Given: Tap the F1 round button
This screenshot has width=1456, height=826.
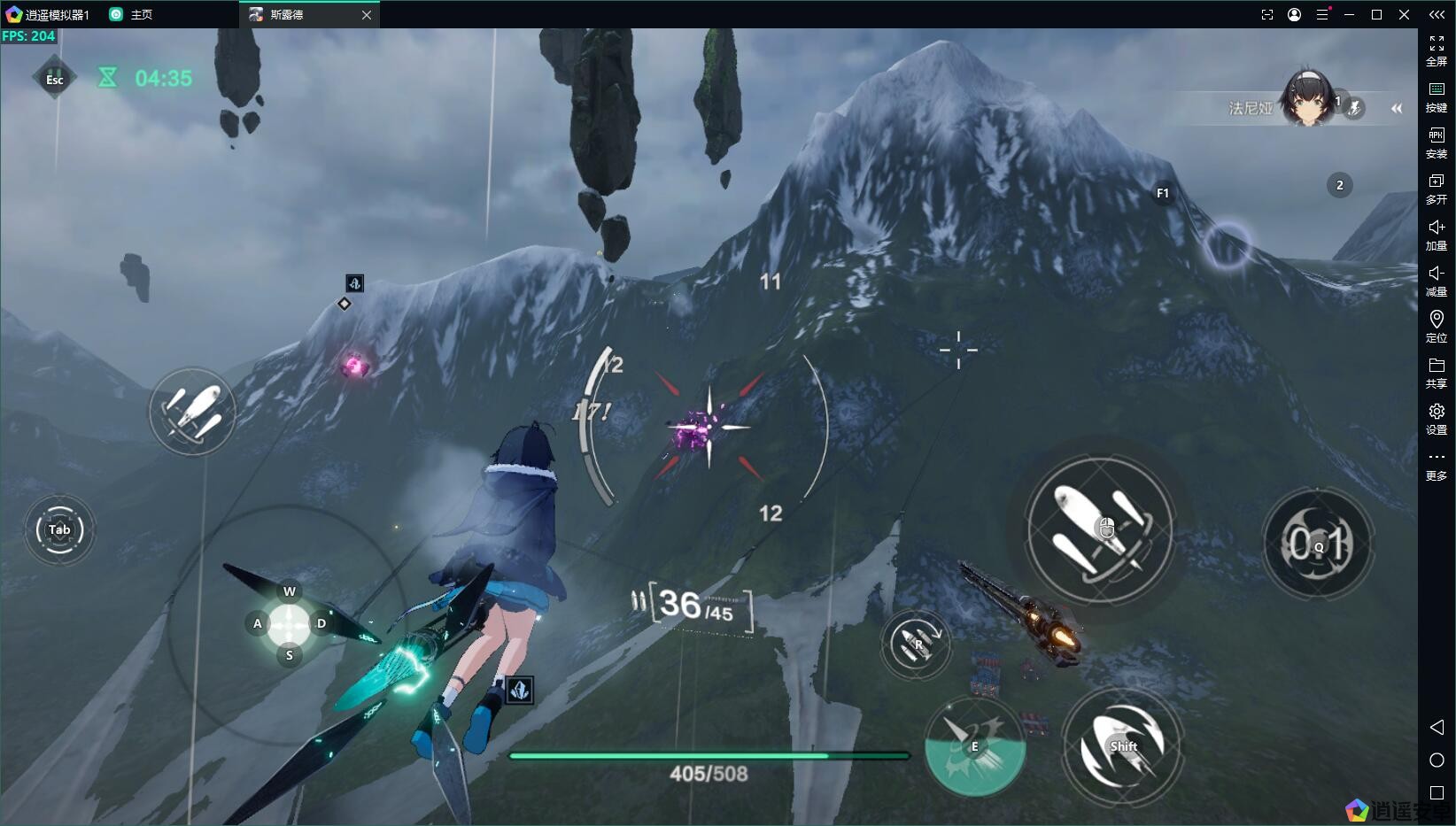Looking at the screenshot, I should [1163, 193].
